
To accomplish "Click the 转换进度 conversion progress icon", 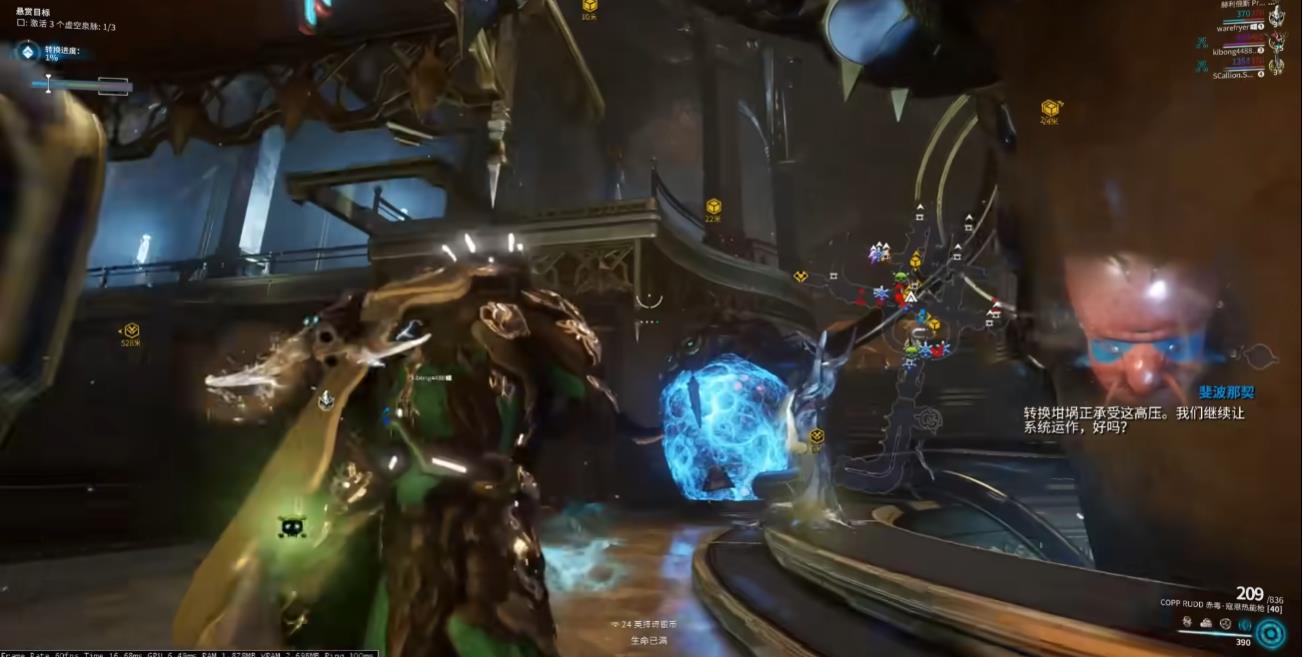I will pyautogui.click(x=28, y=52).
